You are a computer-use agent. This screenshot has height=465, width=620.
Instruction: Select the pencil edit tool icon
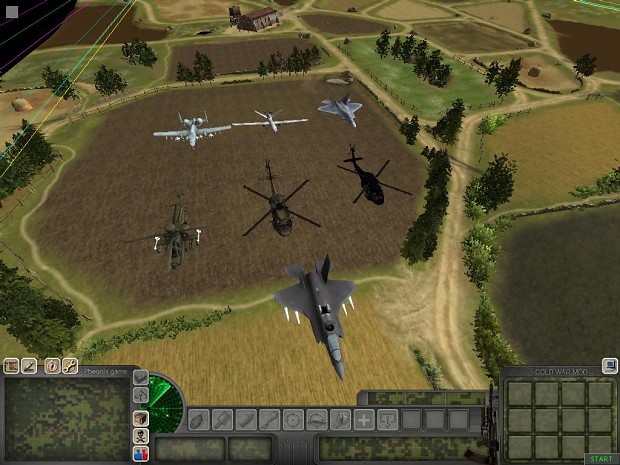29,366
